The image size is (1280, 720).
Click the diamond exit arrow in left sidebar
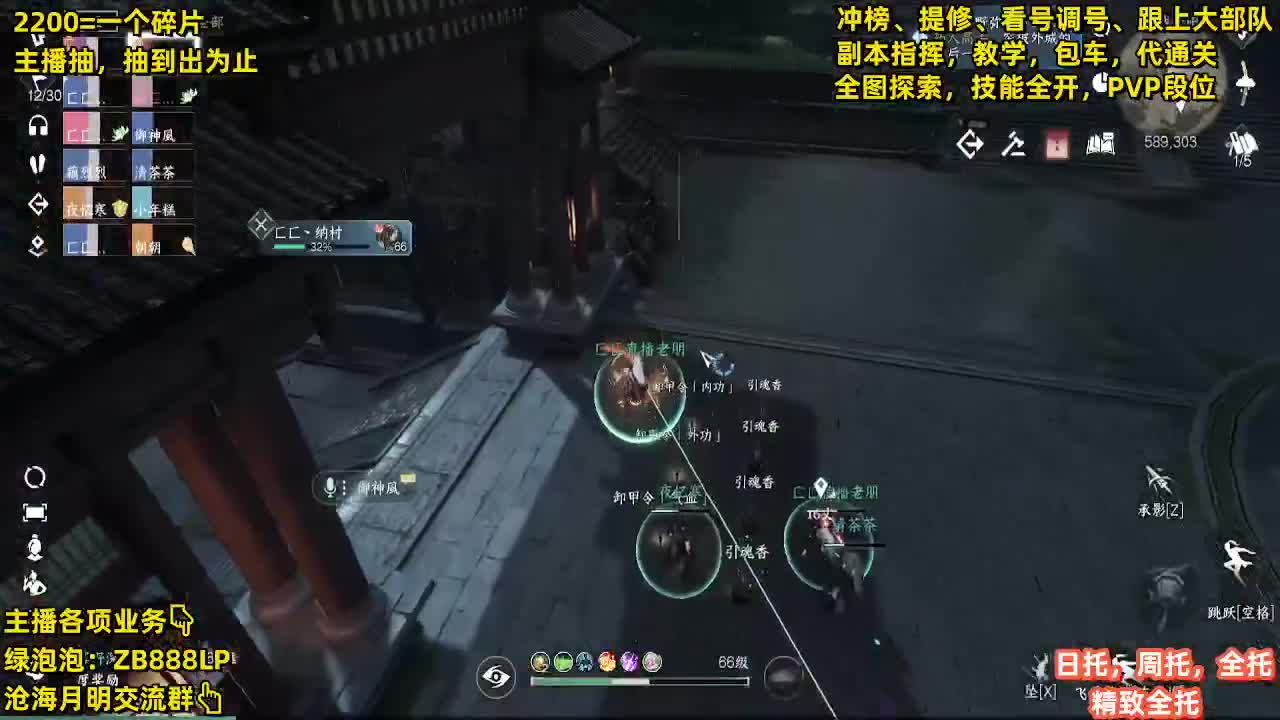click(x=38, y=203)
